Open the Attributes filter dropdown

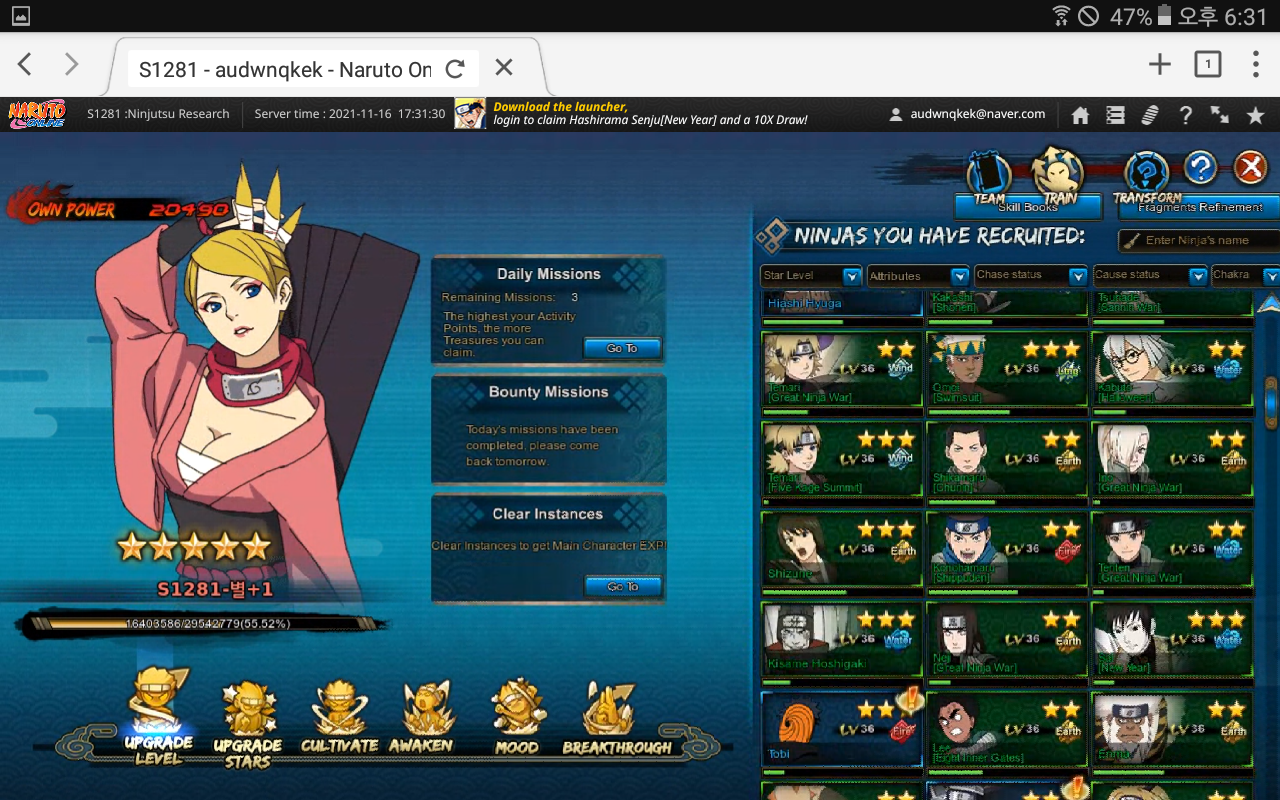click(x=918, y=276)
